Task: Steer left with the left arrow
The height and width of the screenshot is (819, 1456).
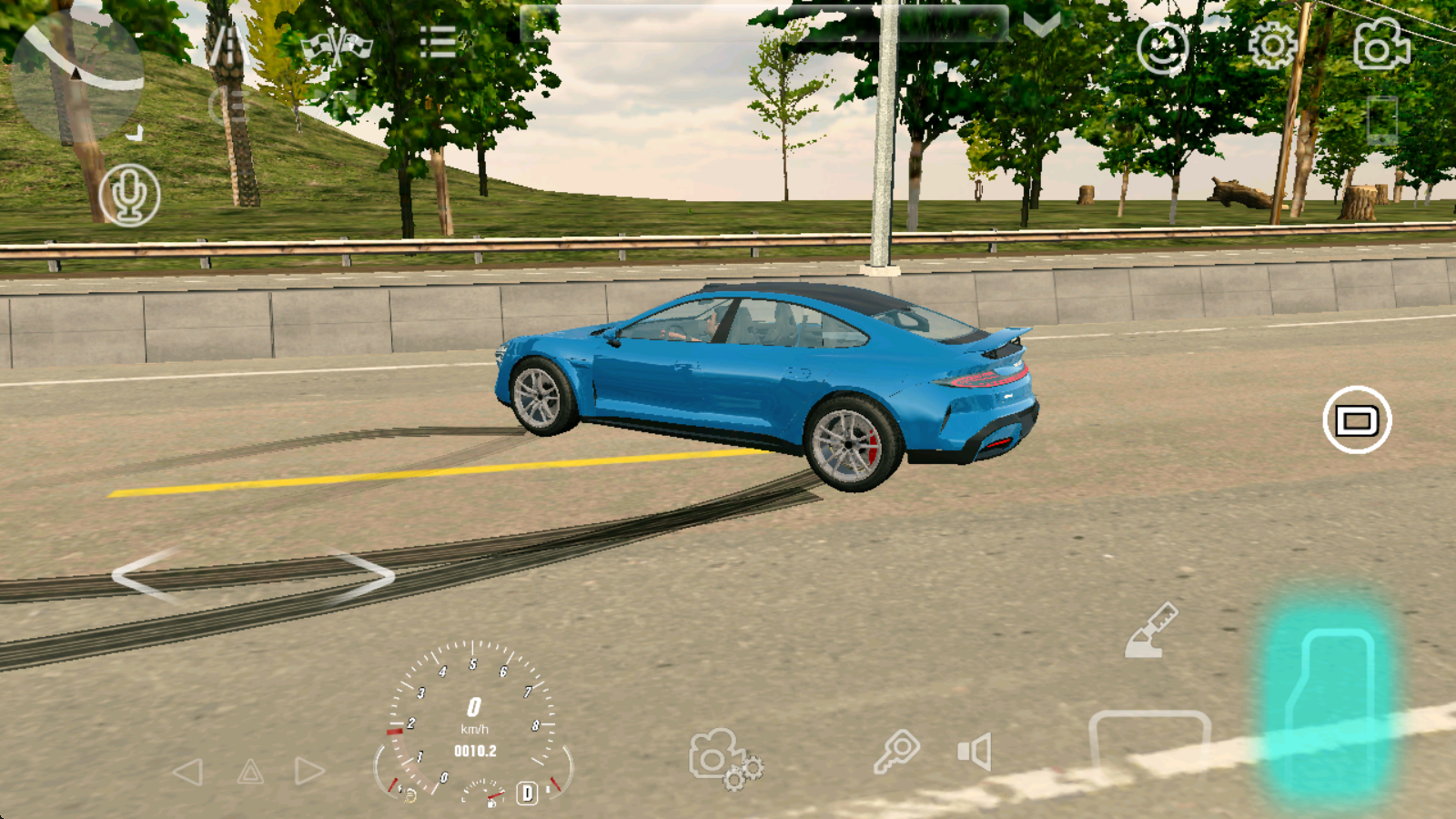Action: point(146,576)
